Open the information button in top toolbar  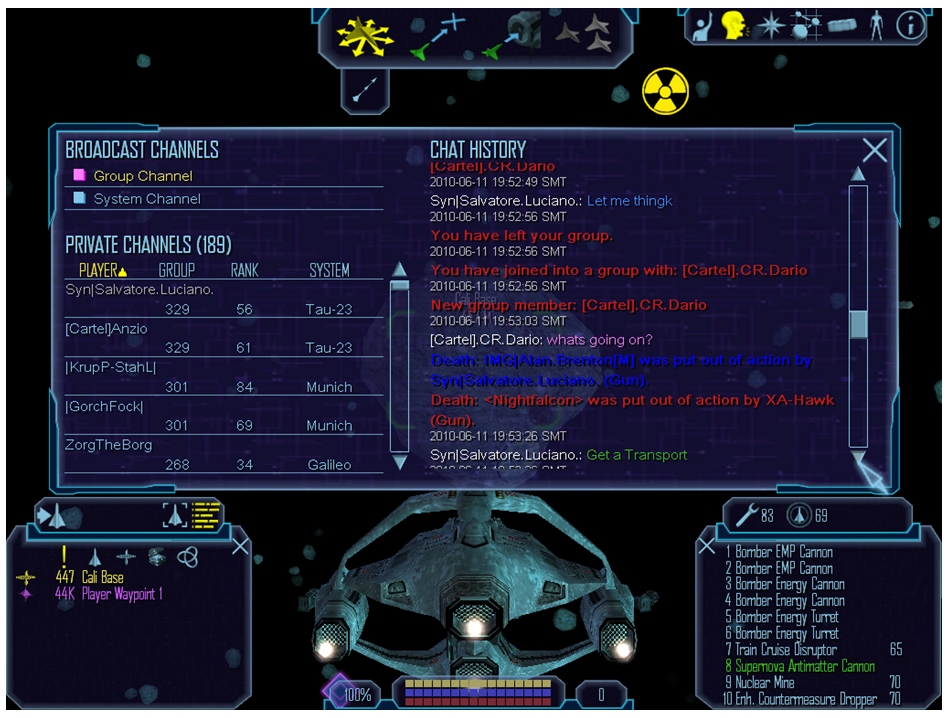point(910,25)
